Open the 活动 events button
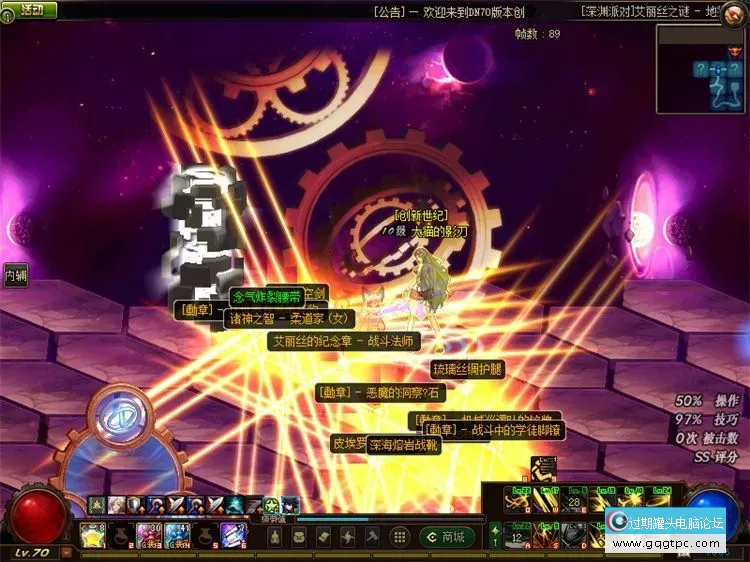The width and height of the screenshot is (750, 562). (x=28, y=10)
